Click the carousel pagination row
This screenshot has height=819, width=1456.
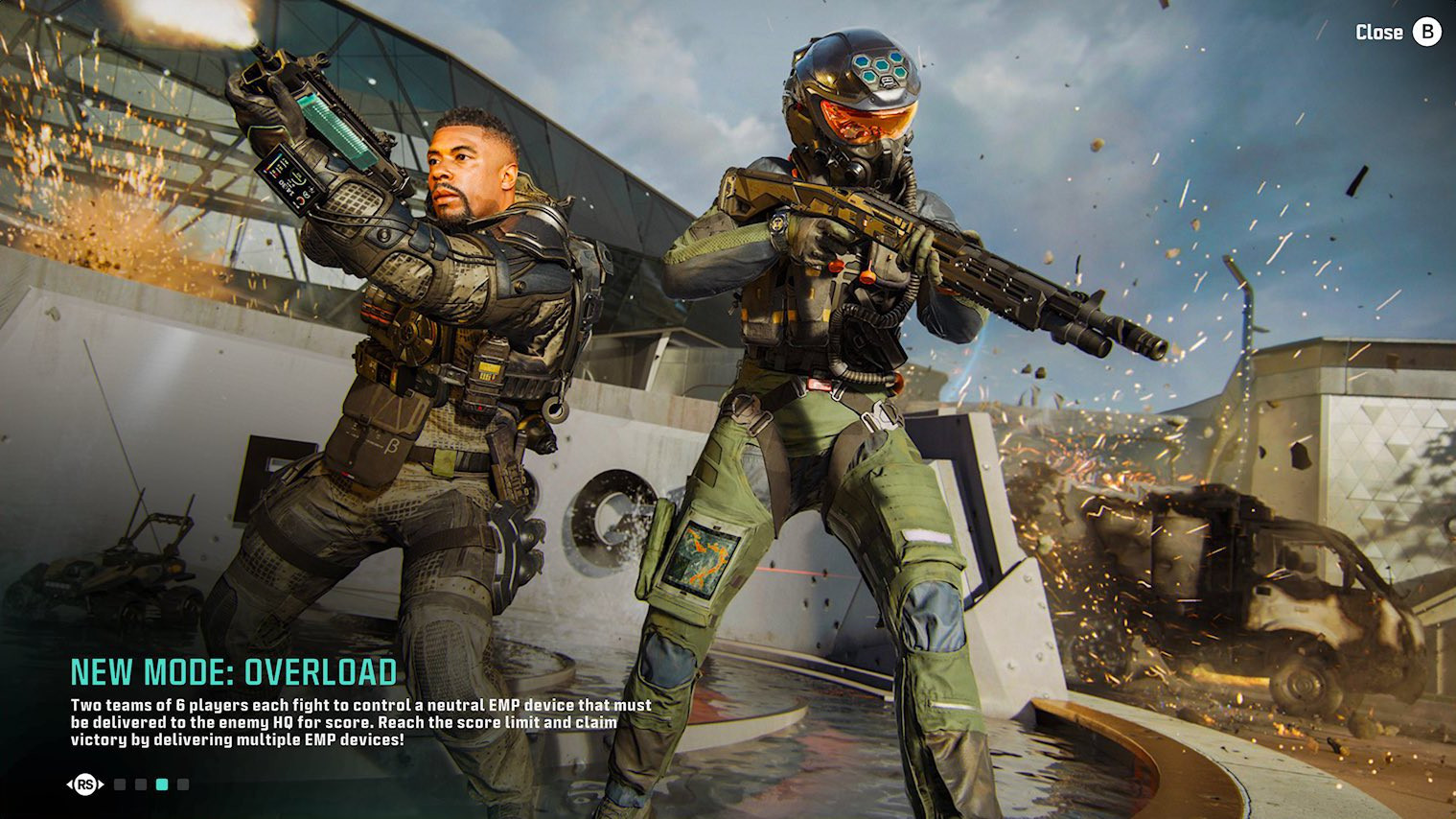[x=151, y=784]
